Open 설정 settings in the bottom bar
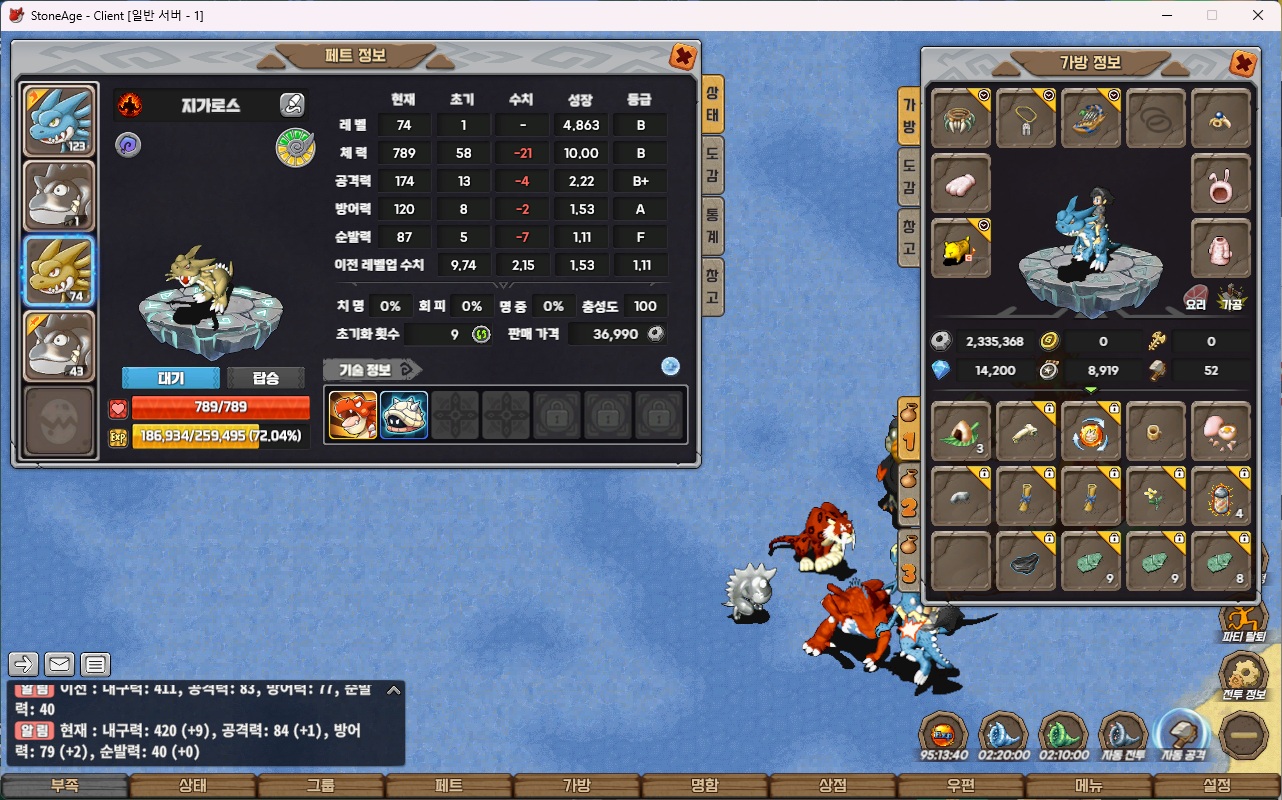1282x800 pixels. pos(1217,786)
